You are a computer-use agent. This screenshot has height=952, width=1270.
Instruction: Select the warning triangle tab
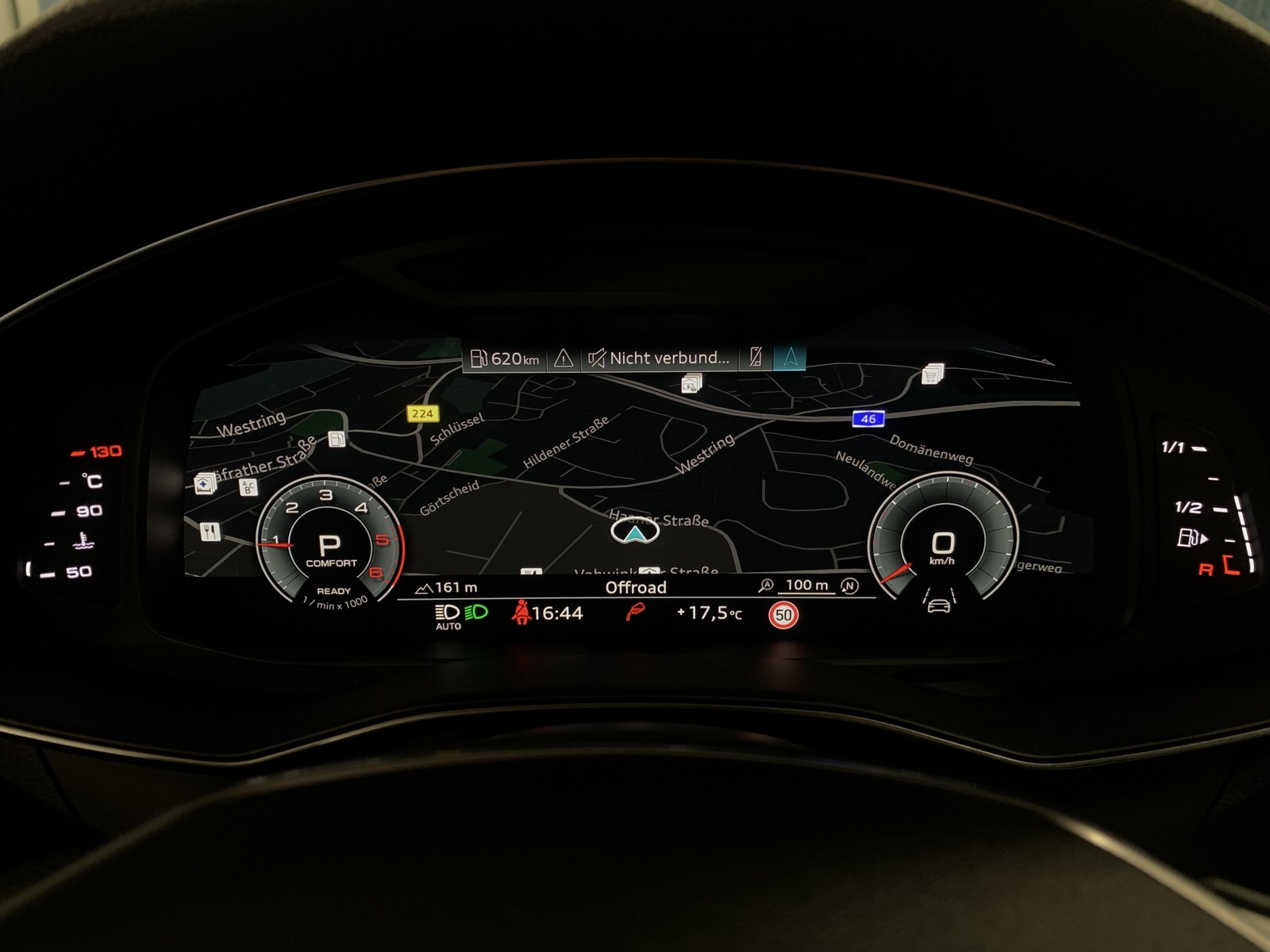[x=564, y=359]
